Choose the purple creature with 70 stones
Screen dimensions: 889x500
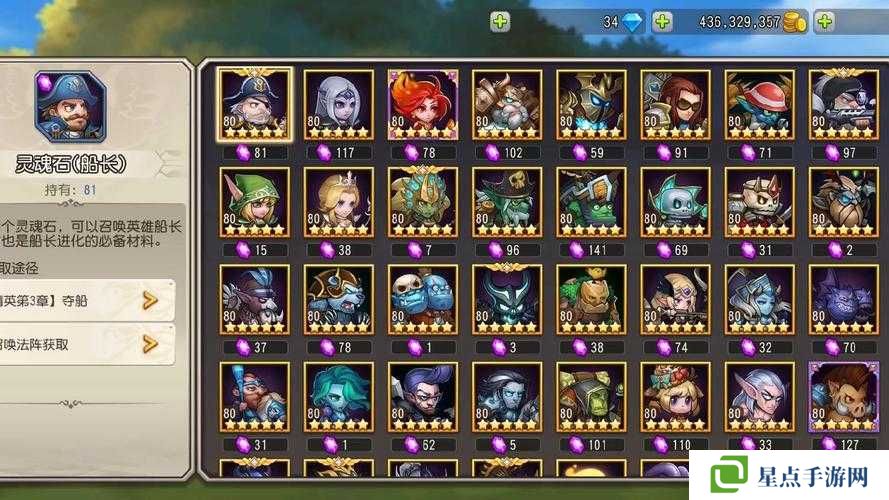click(843, 299)
